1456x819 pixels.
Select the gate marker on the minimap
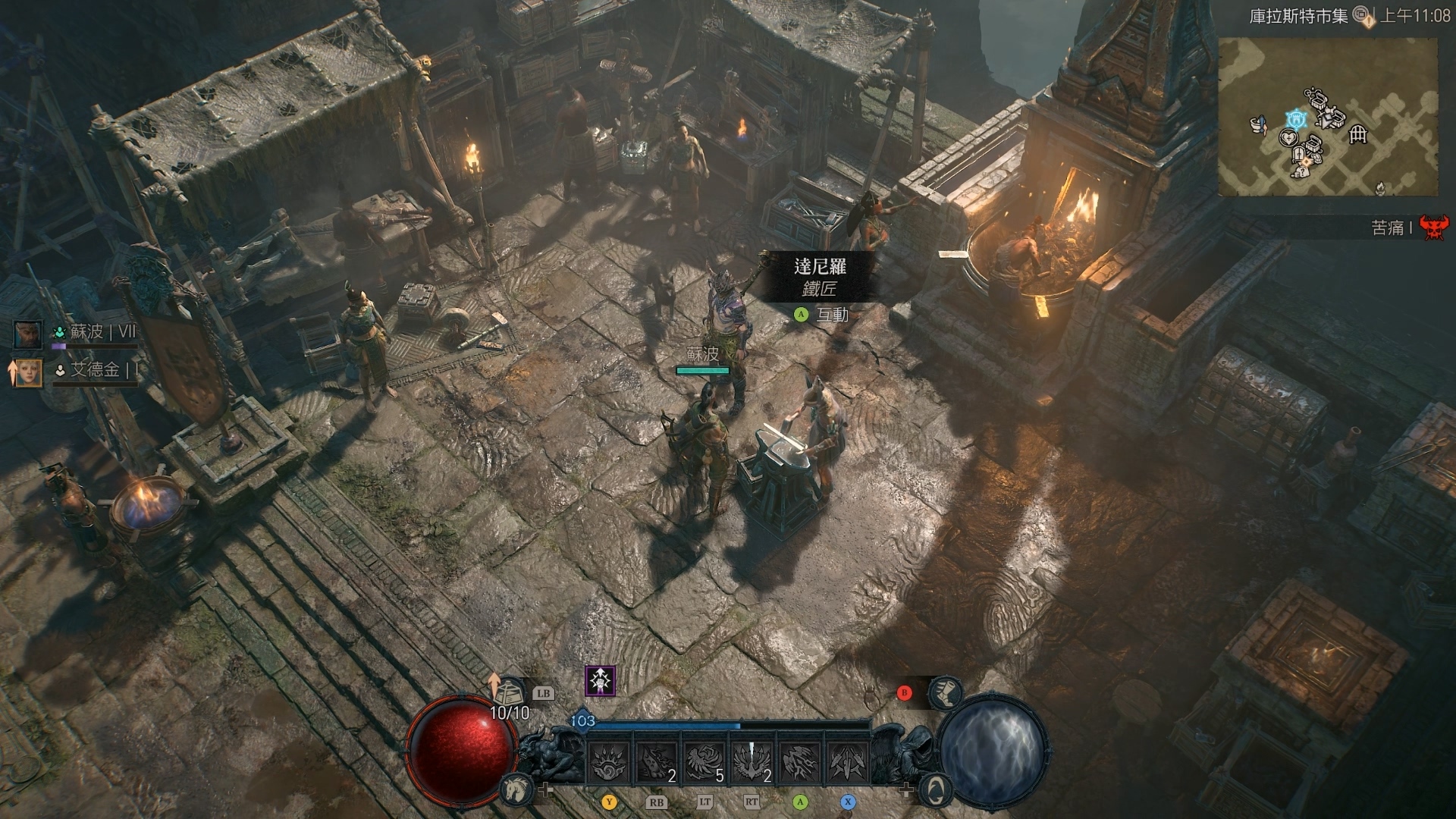pyautogui.click(x=1357, y=135)
